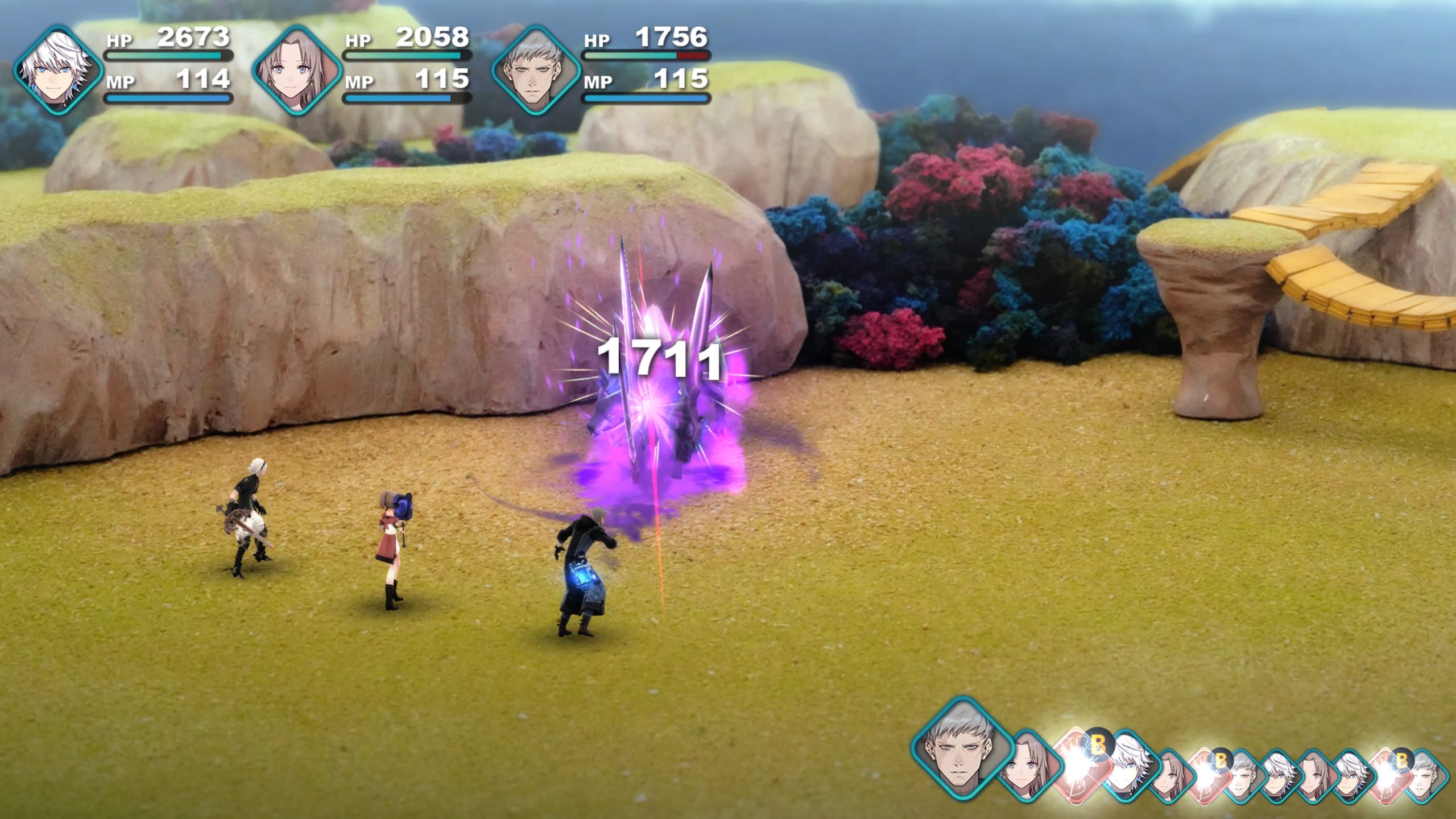Select the white-haired hero's party status portrait
This screenshot has height=819, width=1456.
click(57, 71)
